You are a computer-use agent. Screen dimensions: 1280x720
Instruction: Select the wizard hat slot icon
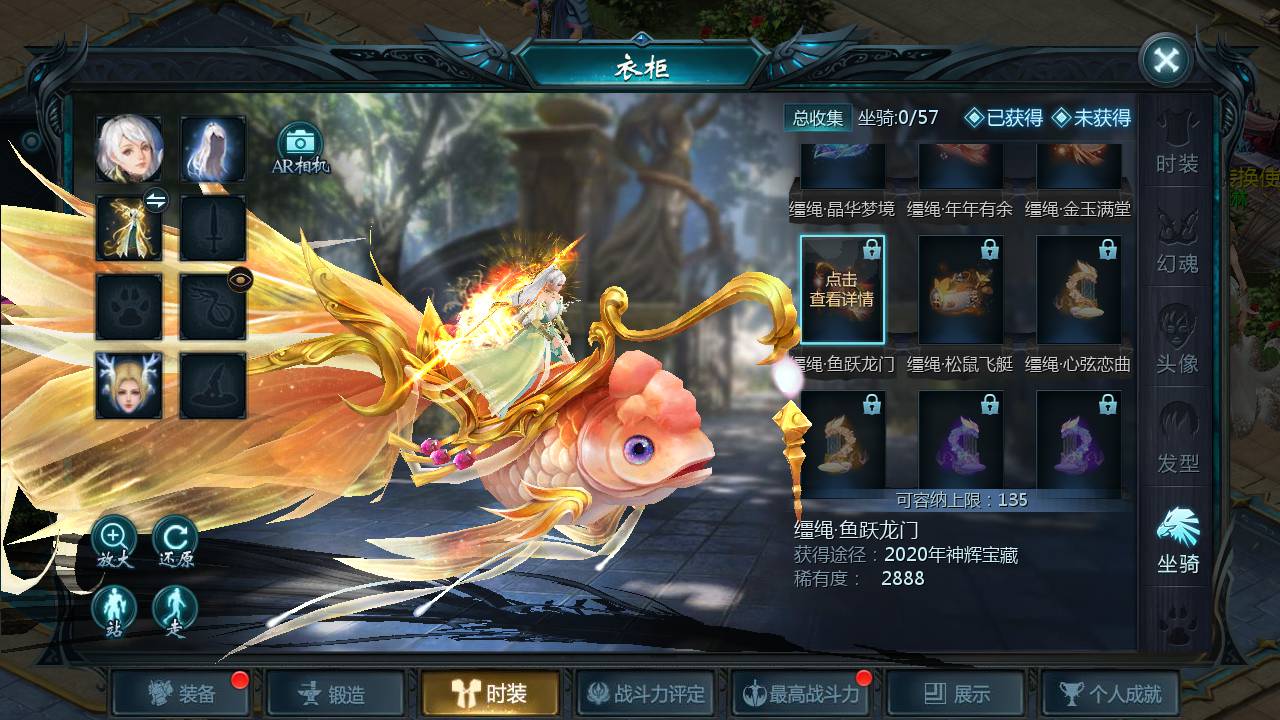click(x=212, y=388)
